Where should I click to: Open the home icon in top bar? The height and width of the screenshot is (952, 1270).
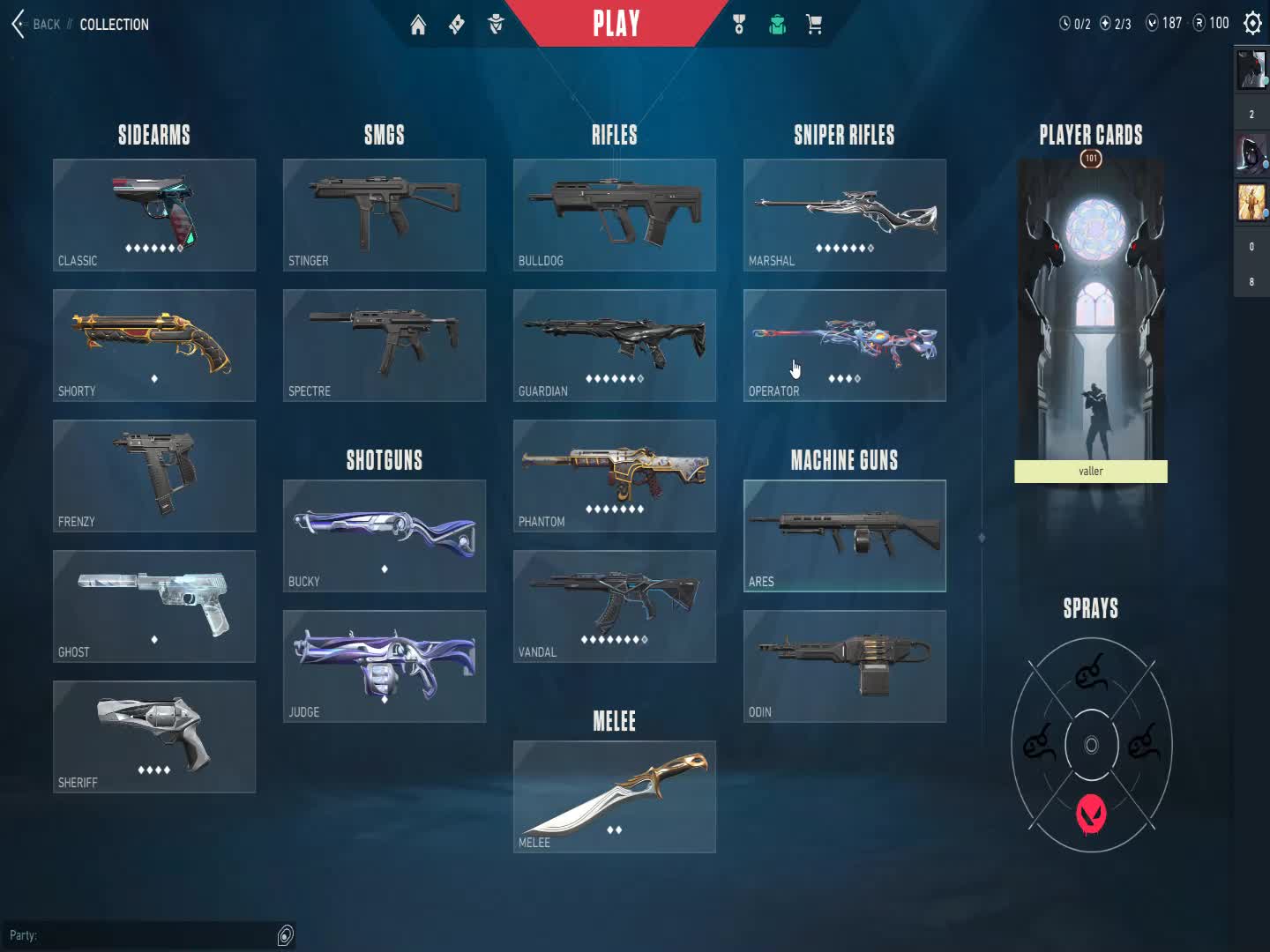418,25
